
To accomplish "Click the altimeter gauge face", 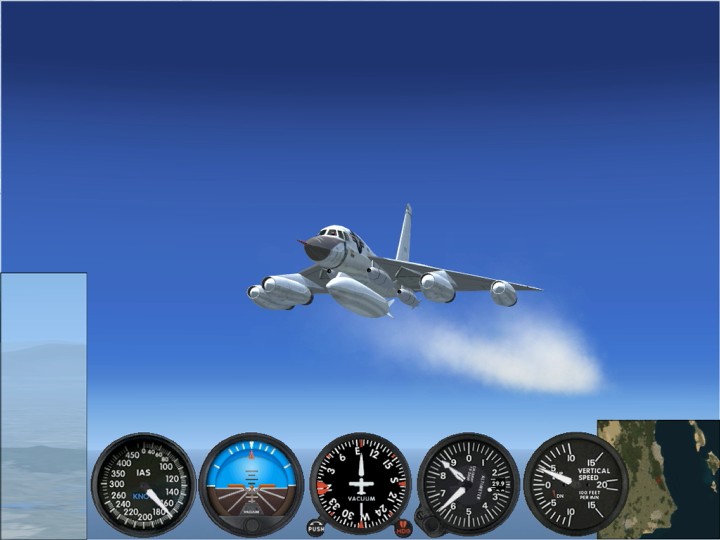I will coord(468,484).
